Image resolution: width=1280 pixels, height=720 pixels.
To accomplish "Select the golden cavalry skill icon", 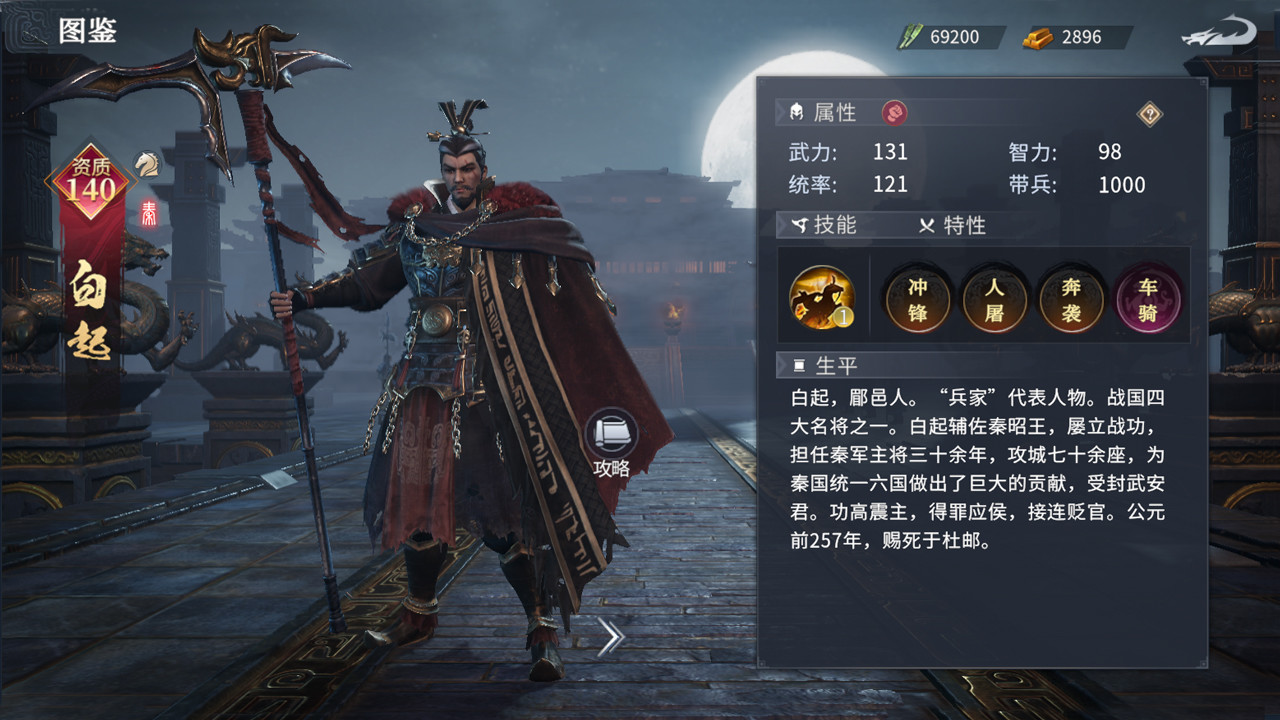I will point(820,297).
